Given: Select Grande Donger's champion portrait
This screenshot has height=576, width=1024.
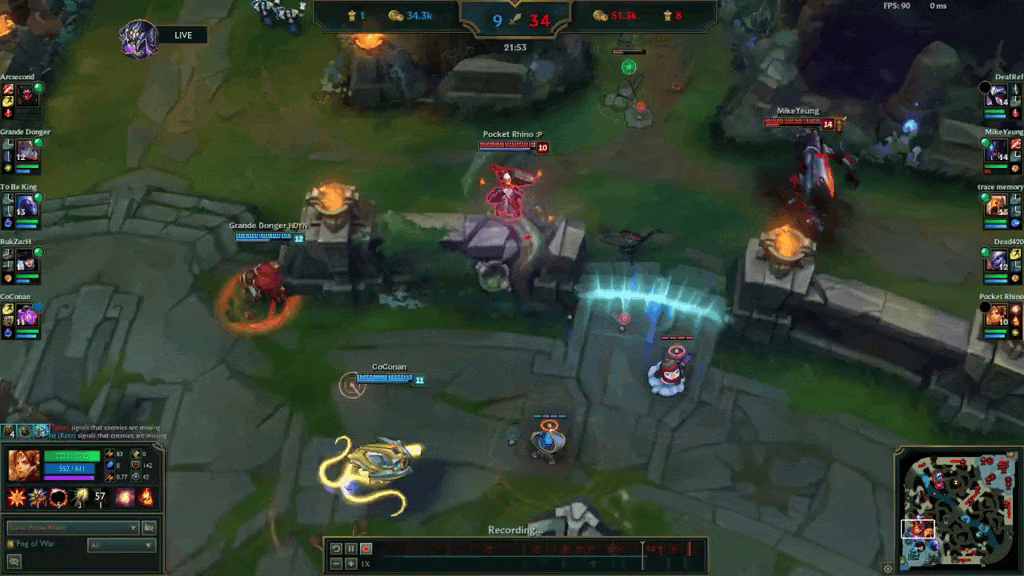Looking at the screenshot, I should [26, 151].
